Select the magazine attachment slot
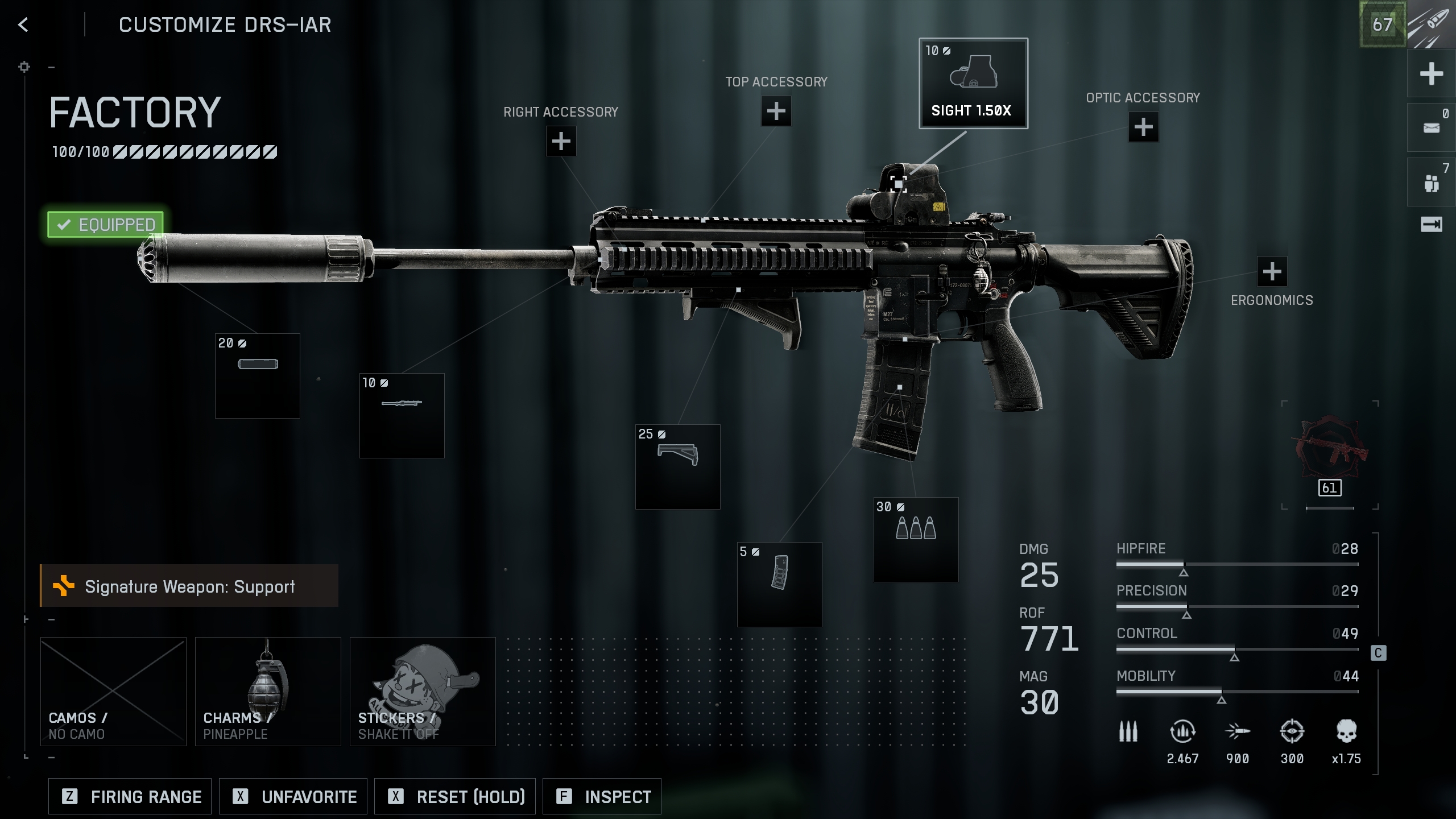Screen dimensions: 1456x819 779,585
